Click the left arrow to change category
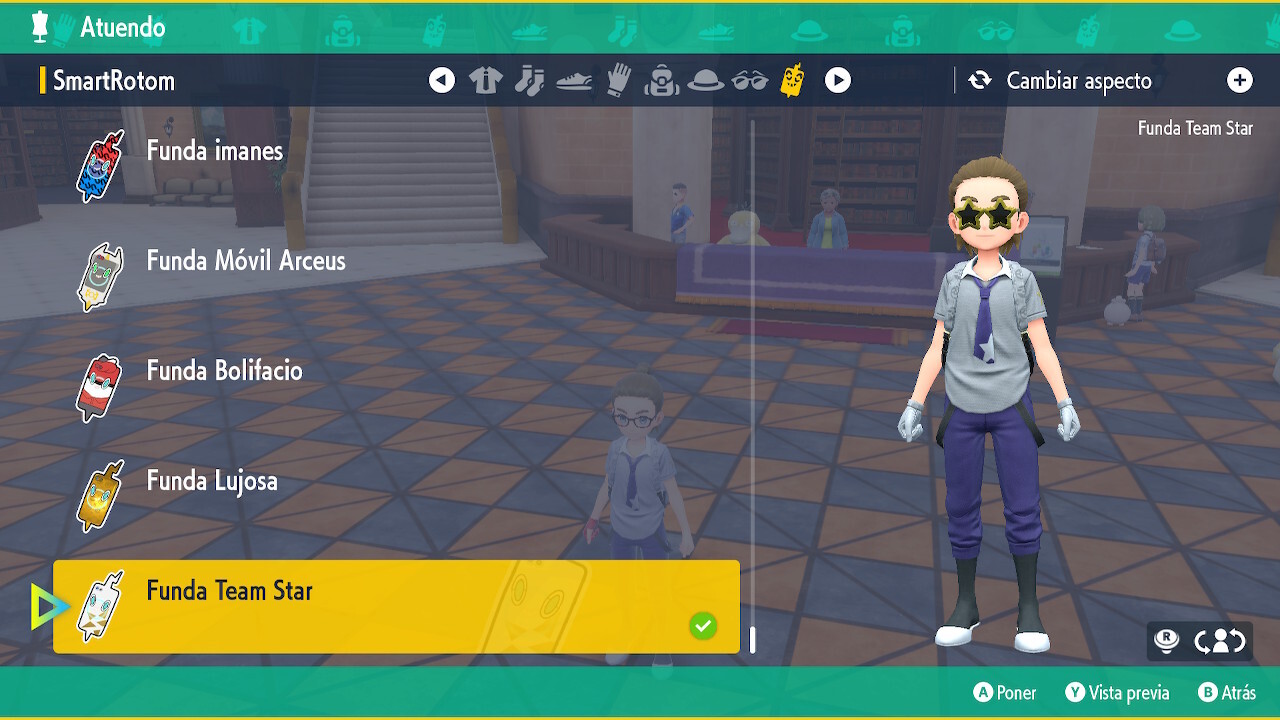 click(442, 80)
